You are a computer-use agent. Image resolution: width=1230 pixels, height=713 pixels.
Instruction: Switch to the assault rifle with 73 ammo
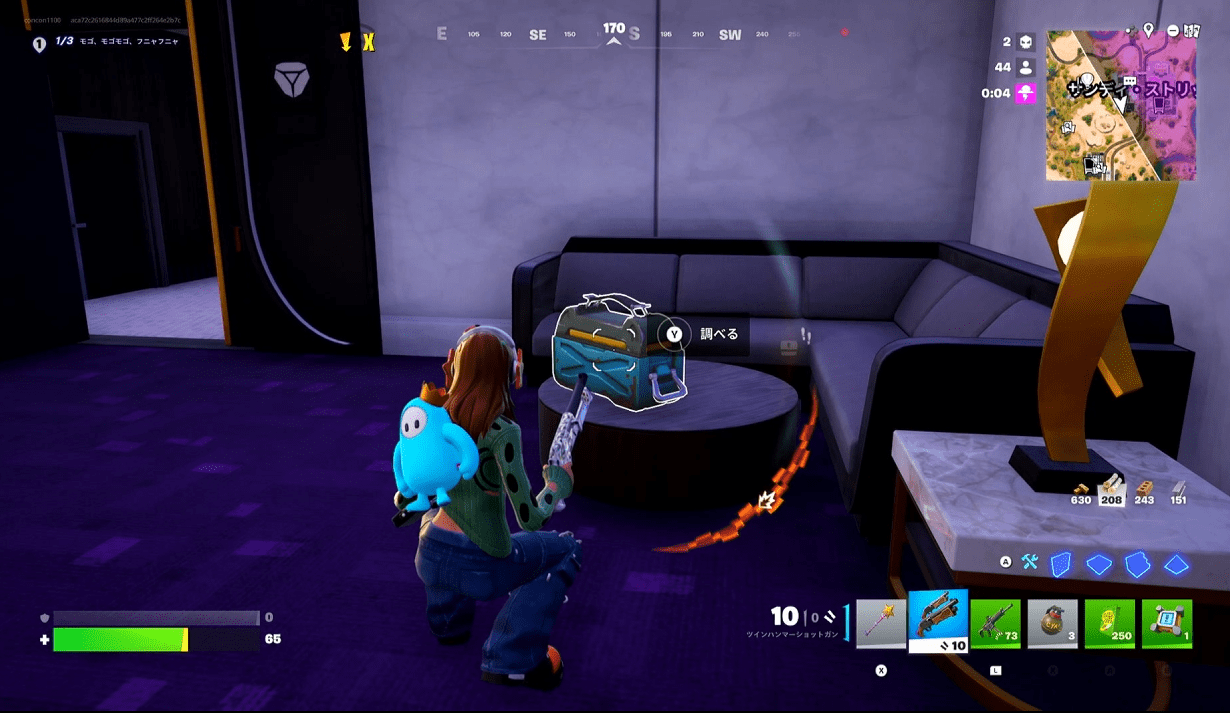(x=995, y=624)
